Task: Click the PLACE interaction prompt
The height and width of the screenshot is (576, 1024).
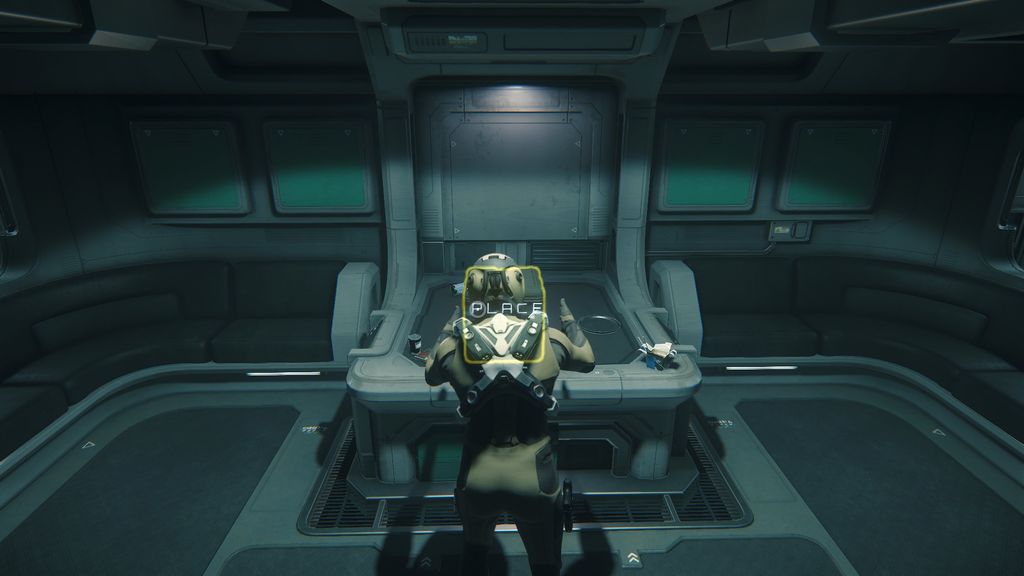Action: click(x=507, y=308)
